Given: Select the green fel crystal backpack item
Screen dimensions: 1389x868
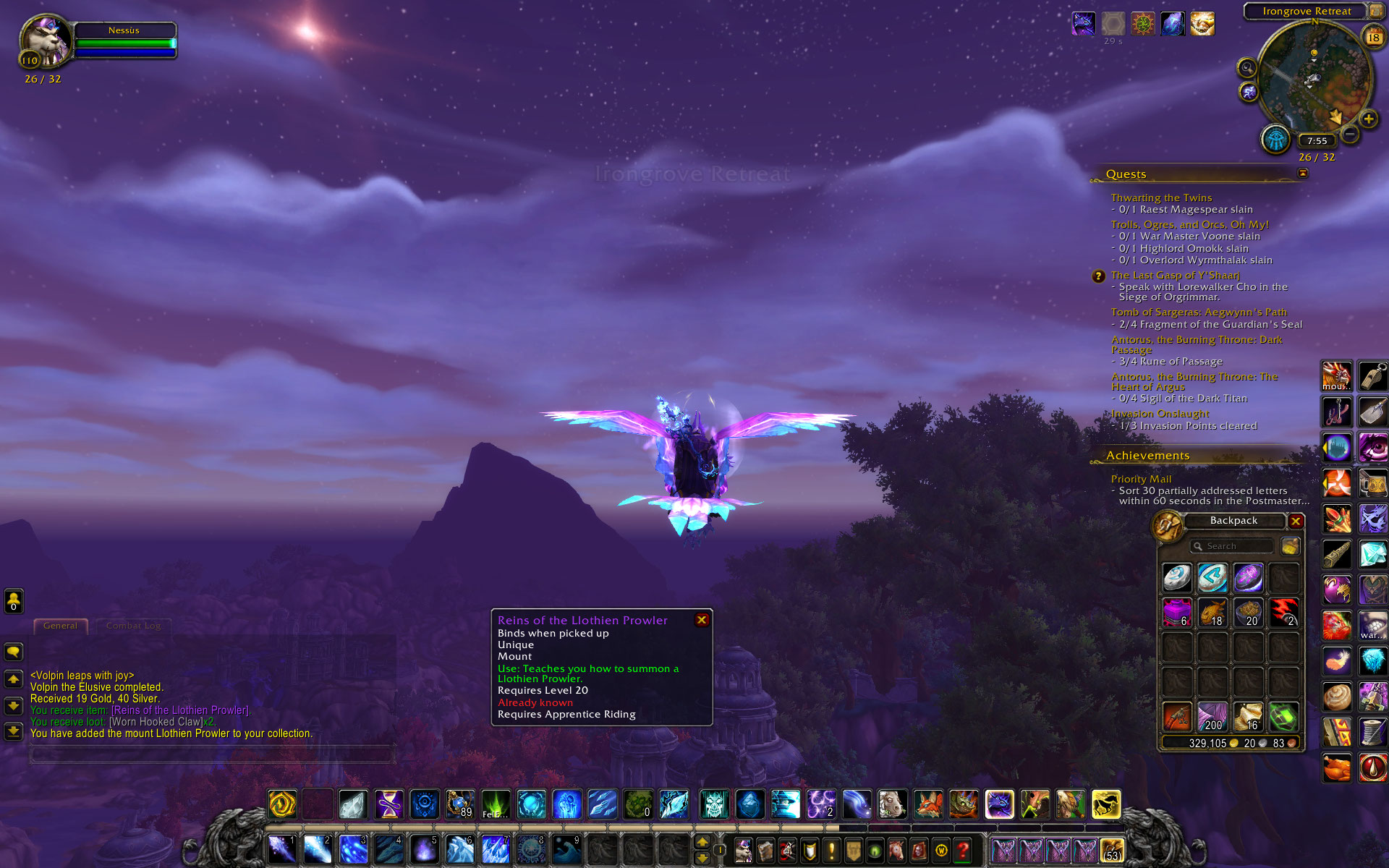Looking at the screenshot, I should tap(1283, 717).
